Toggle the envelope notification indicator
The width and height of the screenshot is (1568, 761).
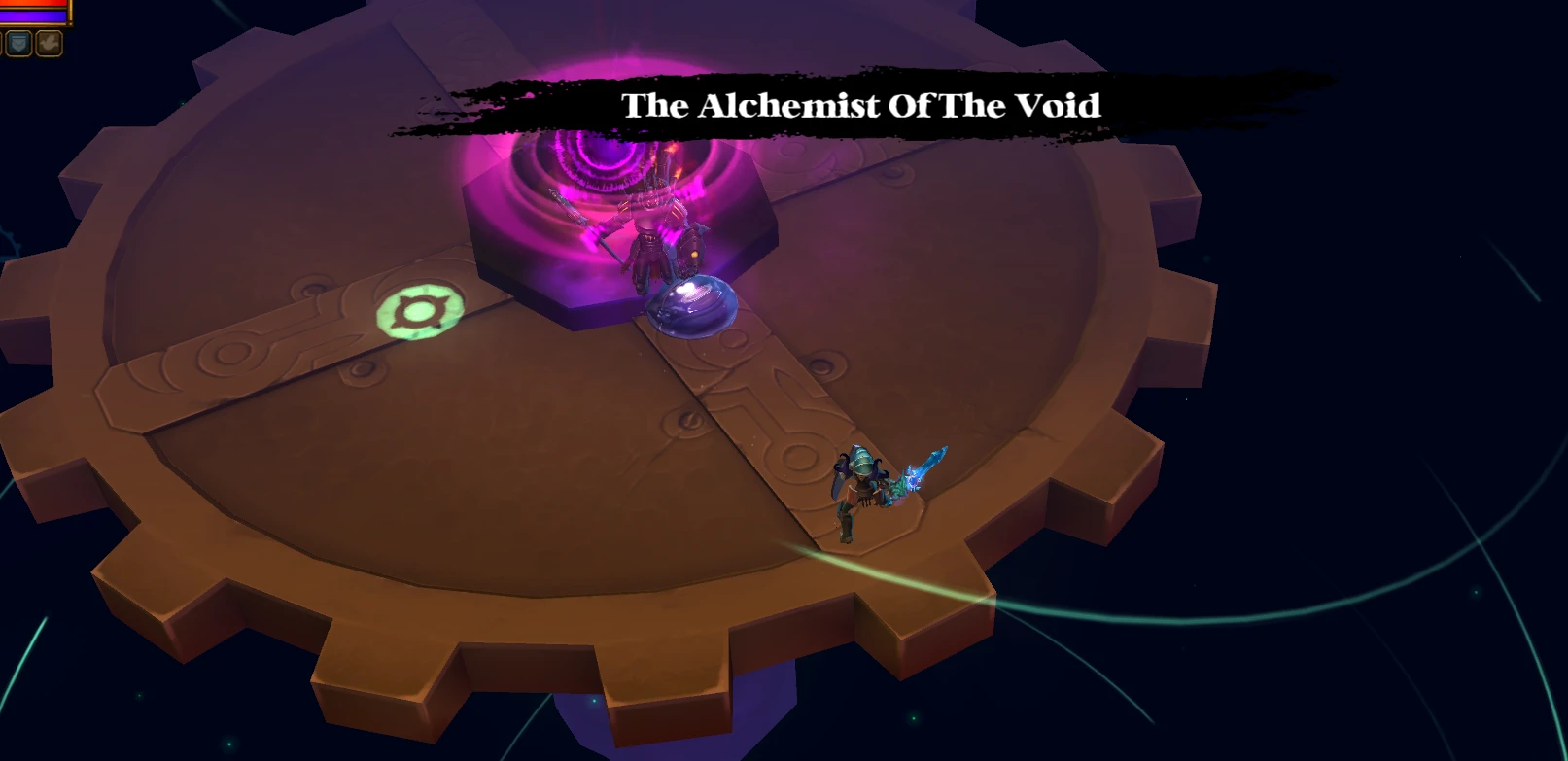pos(17,43)
